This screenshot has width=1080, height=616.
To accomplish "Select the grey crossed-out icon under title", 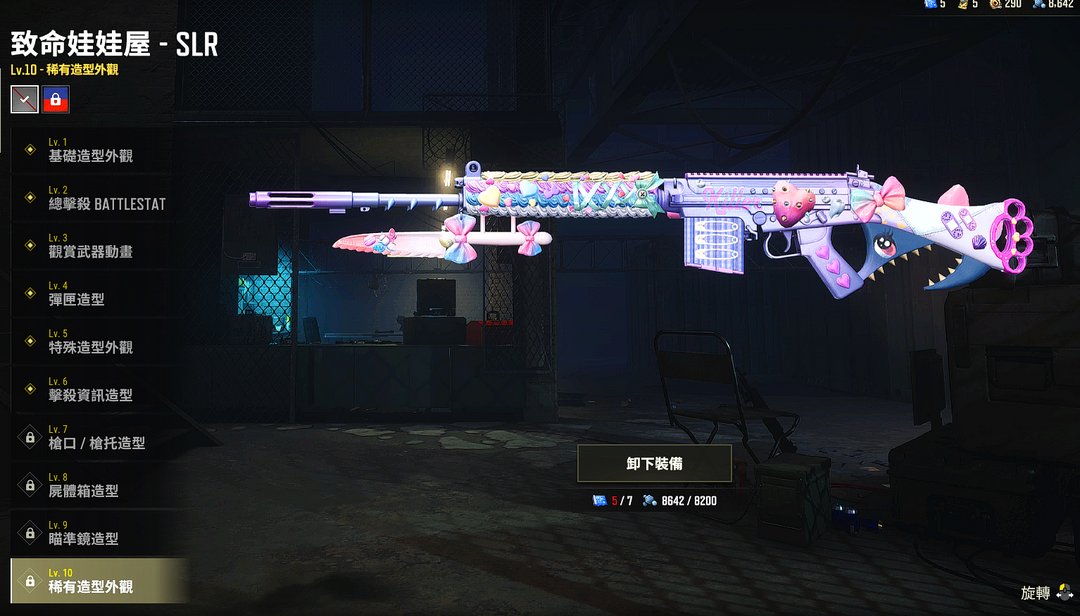I will point(25,99).
